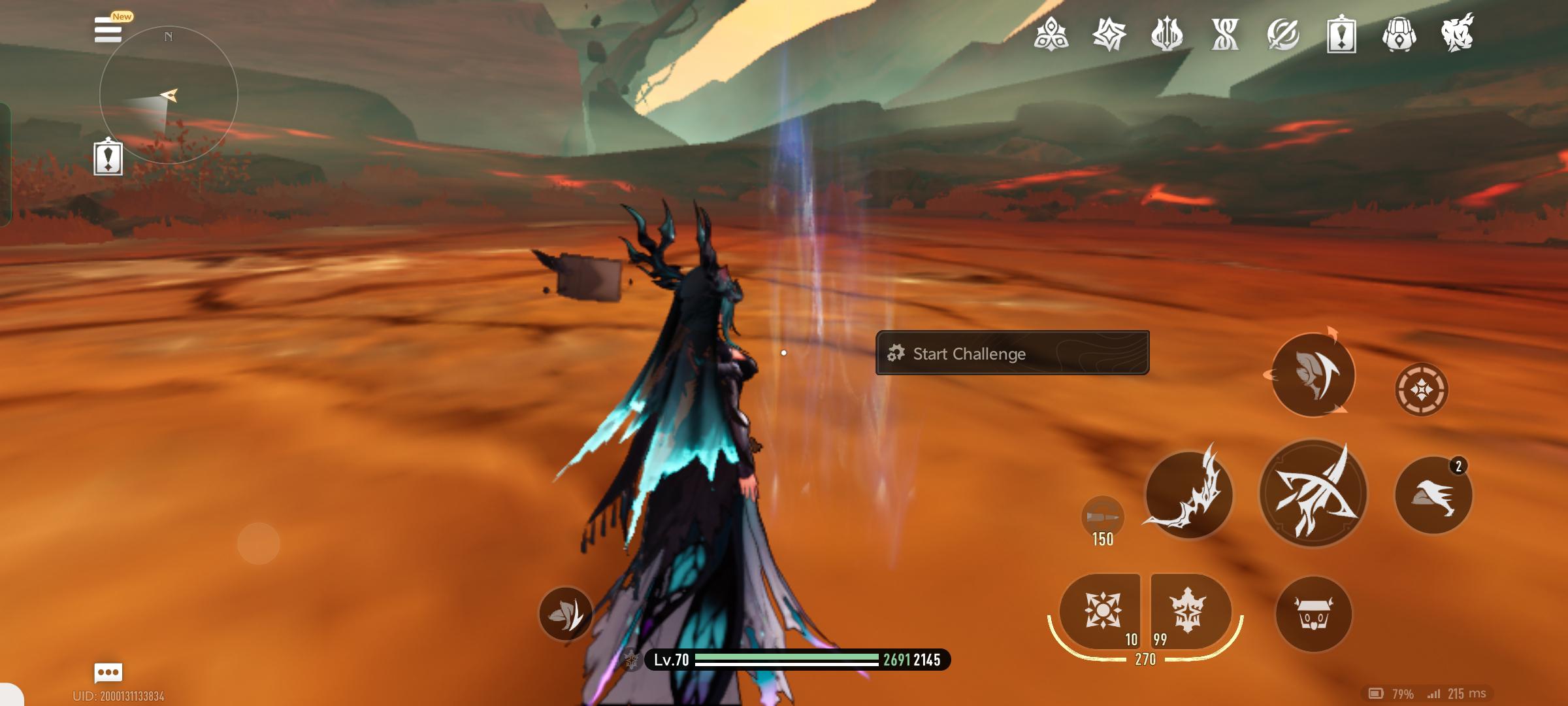This screenshot has height=706, width=1568.
Task: Open the framed exclamation quest log
Action: (x=1341, y=34)
